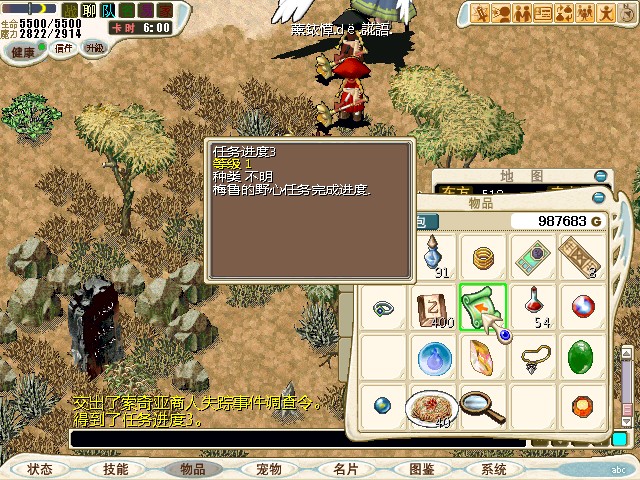
Task: Open the 状态 status menu
Action: click(x=40, y=468)
